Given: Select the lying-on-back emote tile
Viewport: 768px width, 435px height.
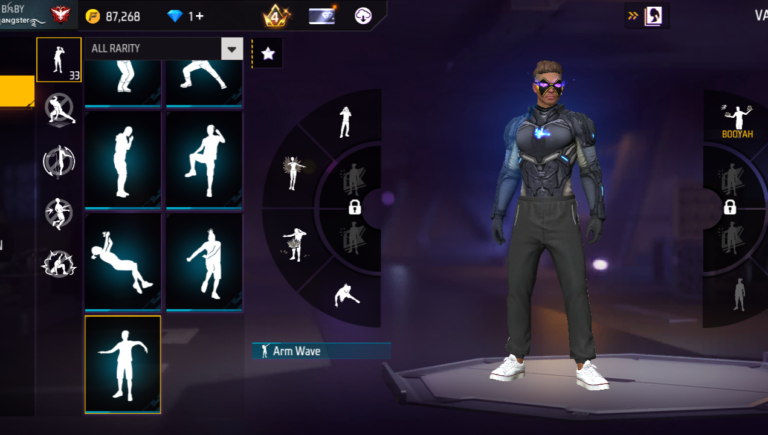Looking at the screenshot, I should [123, 260].
